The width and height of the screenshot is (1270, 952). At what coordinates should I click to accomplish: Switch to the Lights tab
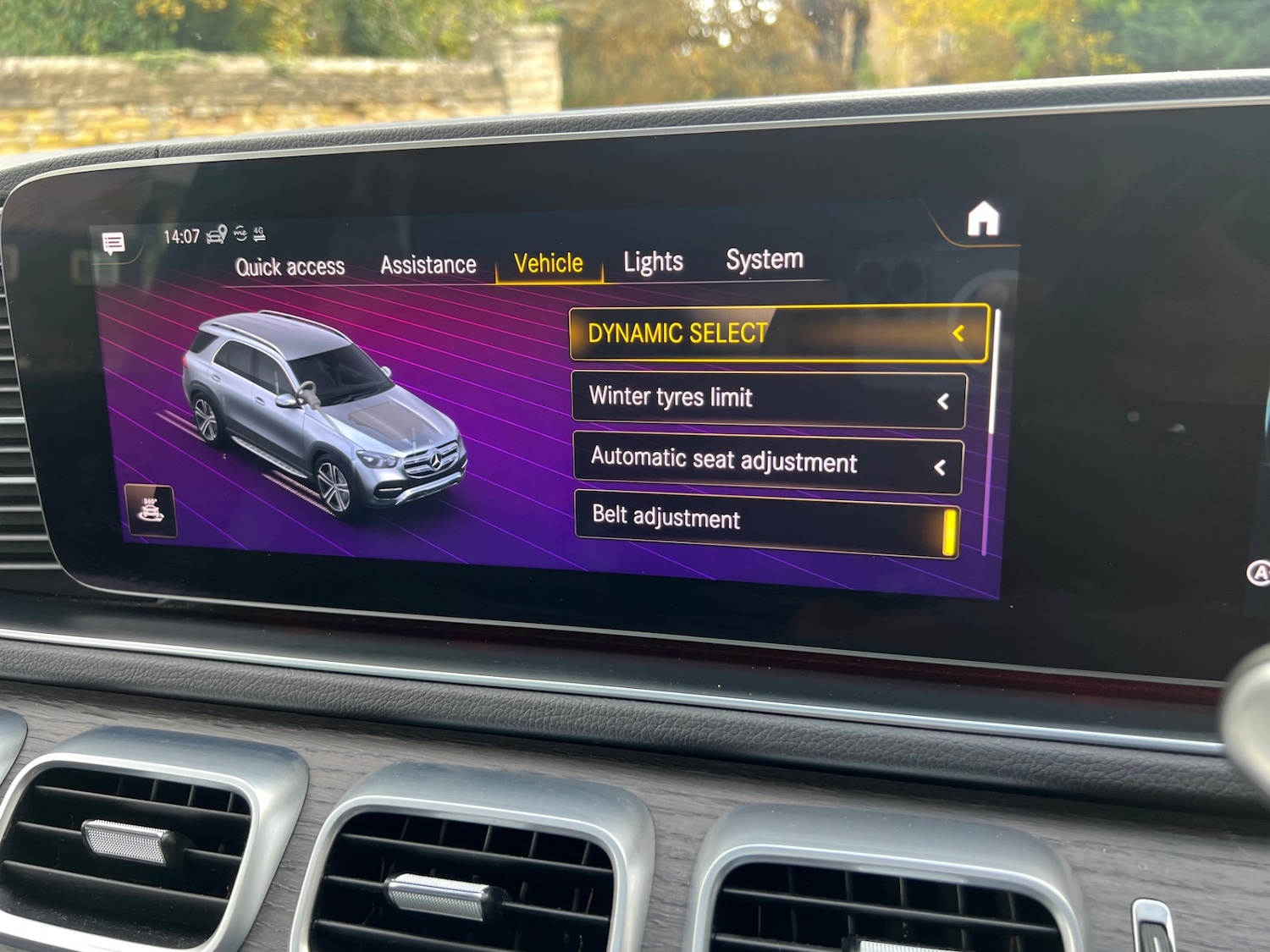point(652,260)
